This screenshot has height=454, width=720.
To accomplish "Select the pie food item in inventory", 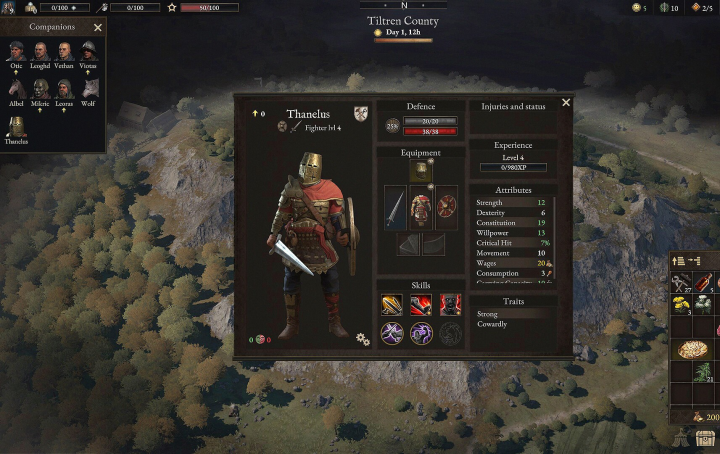I will [692, 348].
